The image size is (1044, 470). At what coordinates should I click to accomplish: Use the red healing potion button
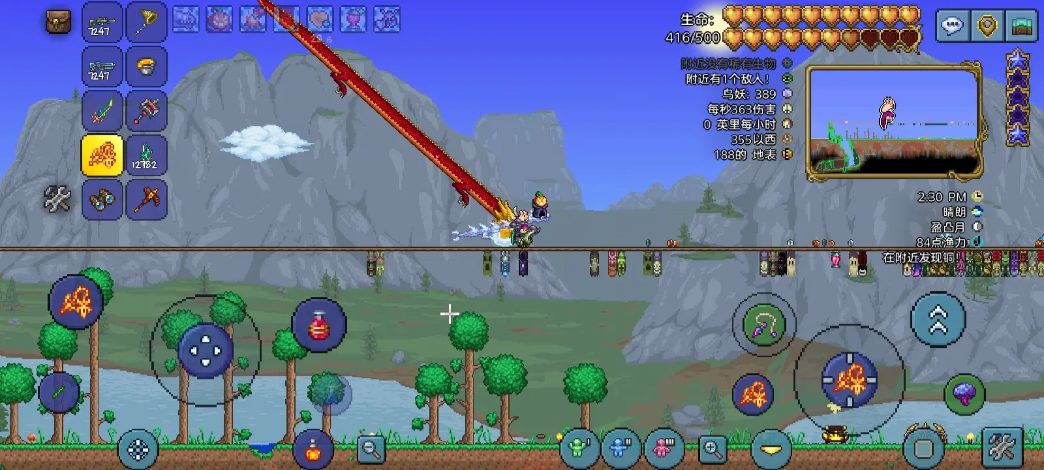tap(319, 325)
